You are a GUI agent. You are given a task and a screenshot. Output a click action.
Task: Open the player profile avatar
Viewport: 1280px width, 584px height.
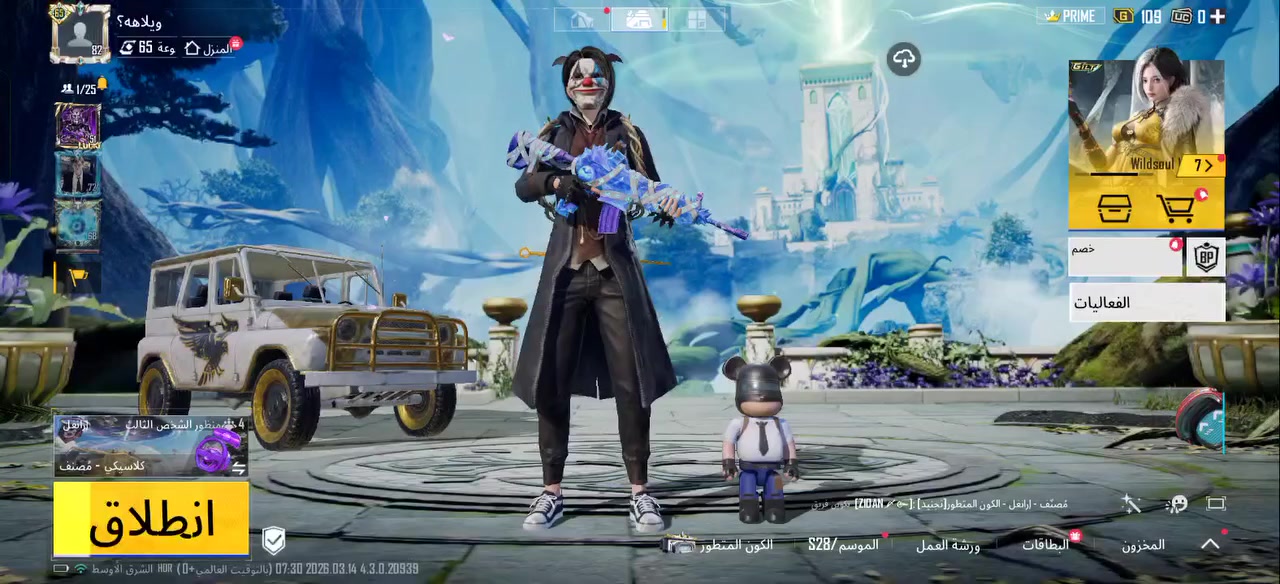pos(80,32)
